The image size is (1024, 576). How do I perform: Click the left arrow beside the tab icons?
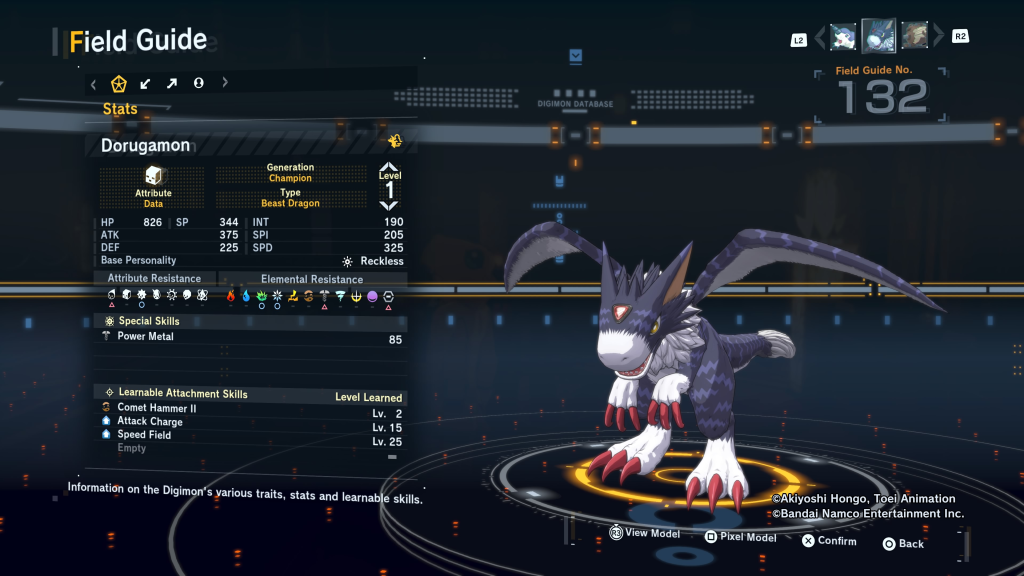(93, 84)
